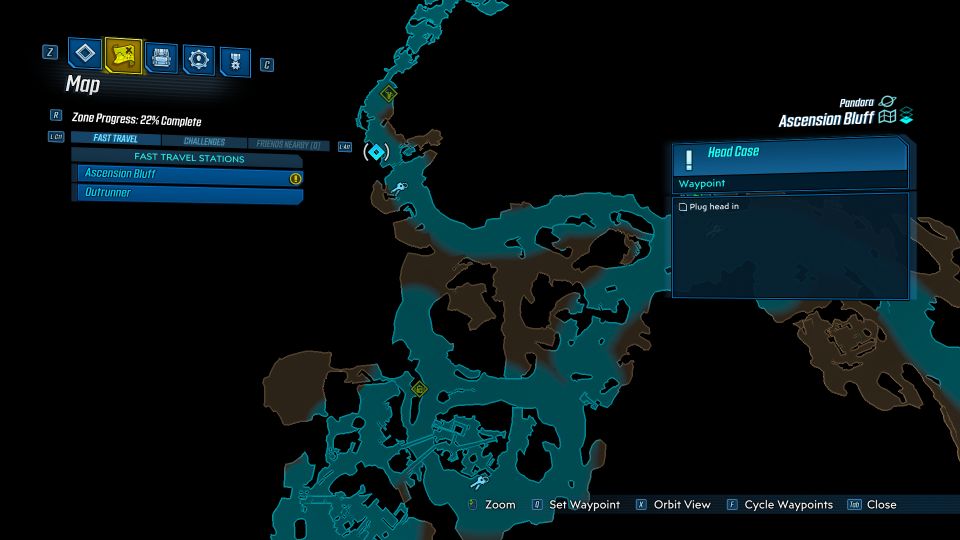Click the Ascension Bluff zone map icon
Screen dimensions: 960x540
pos(886,118)
